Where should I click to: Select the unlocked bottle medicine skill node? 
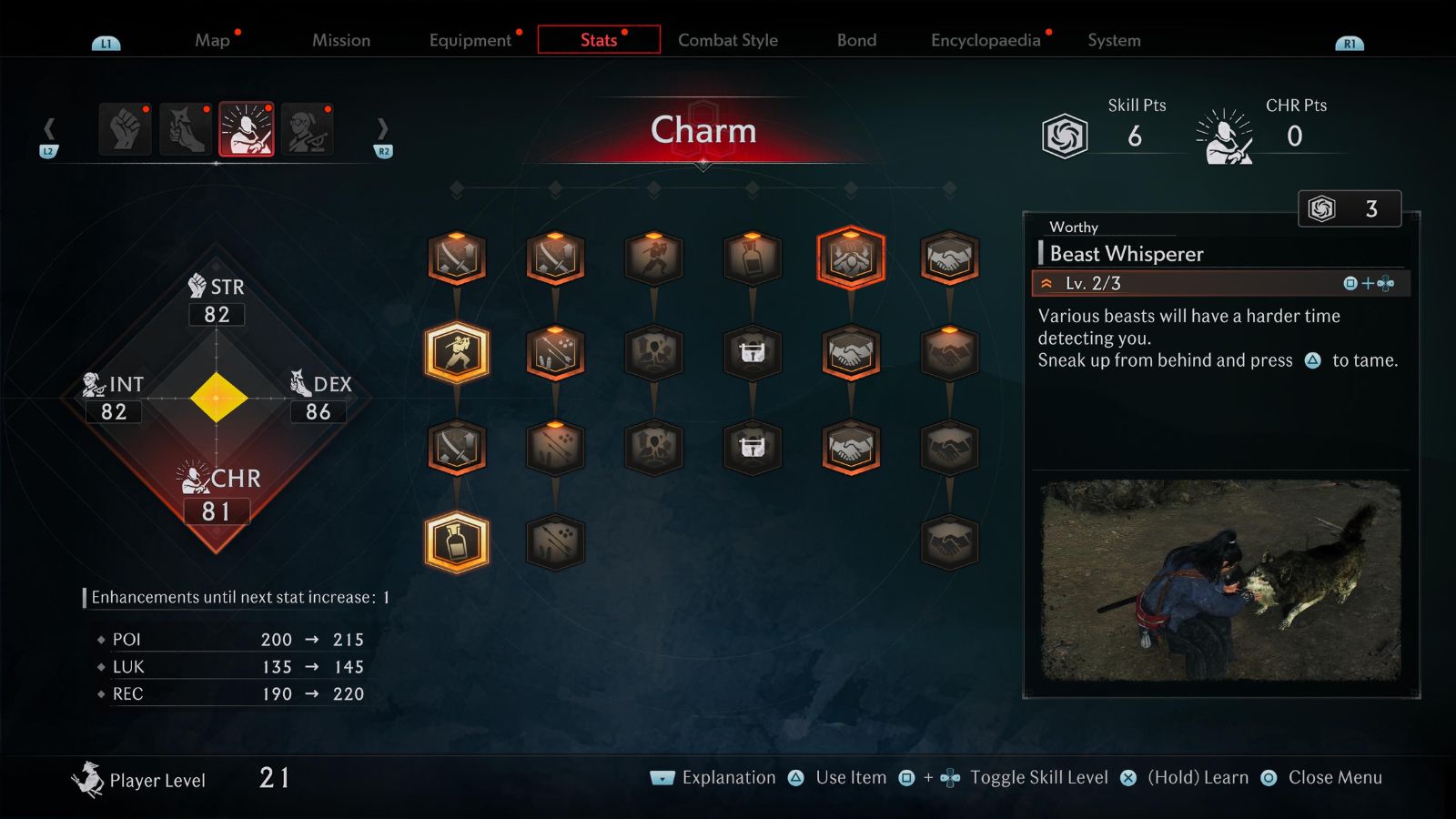pos(458,541)
